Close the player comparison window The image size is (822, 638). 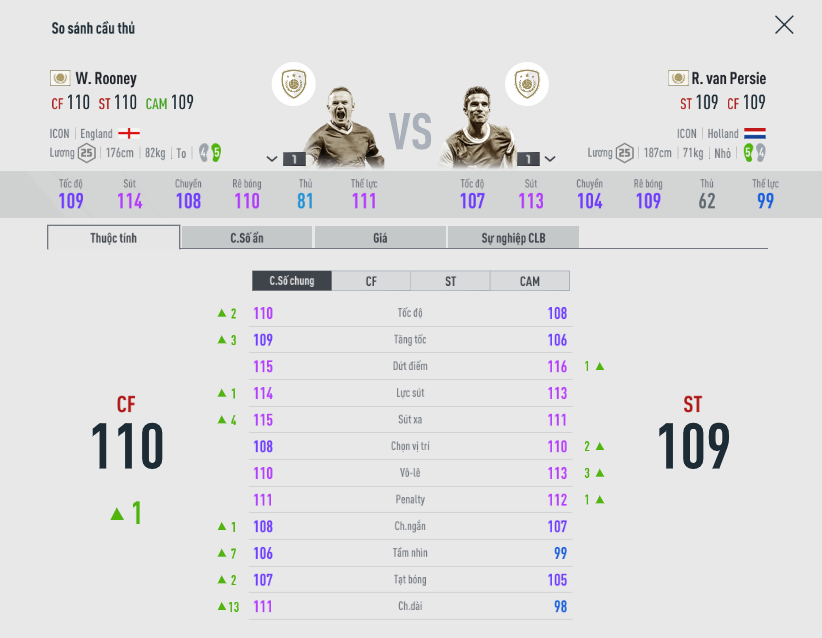(784, 25)
